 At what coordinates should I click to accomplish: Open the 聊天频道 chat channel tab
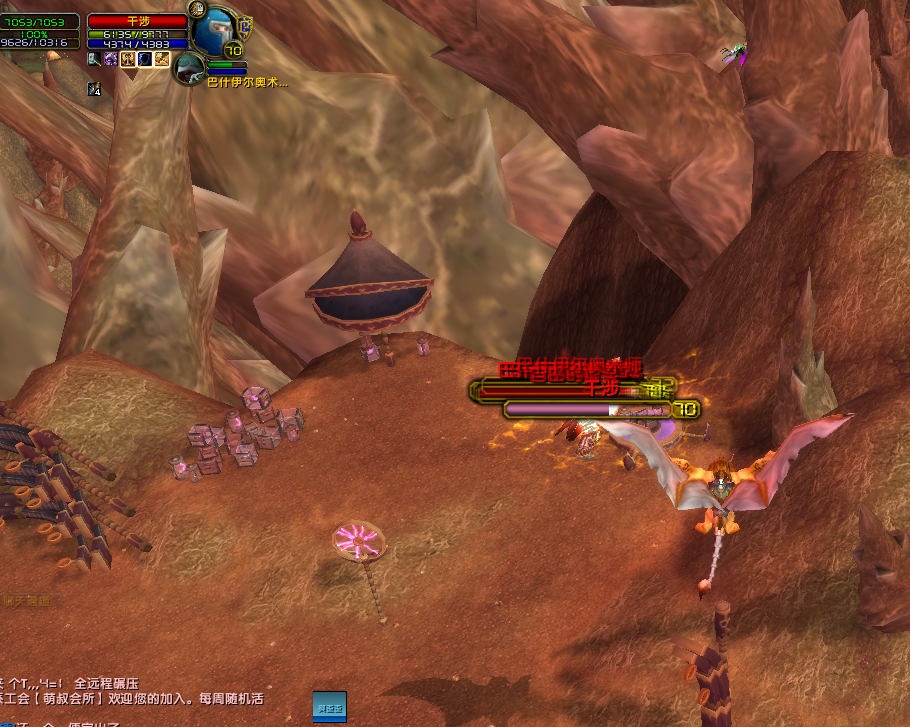(x=26, y=601)
